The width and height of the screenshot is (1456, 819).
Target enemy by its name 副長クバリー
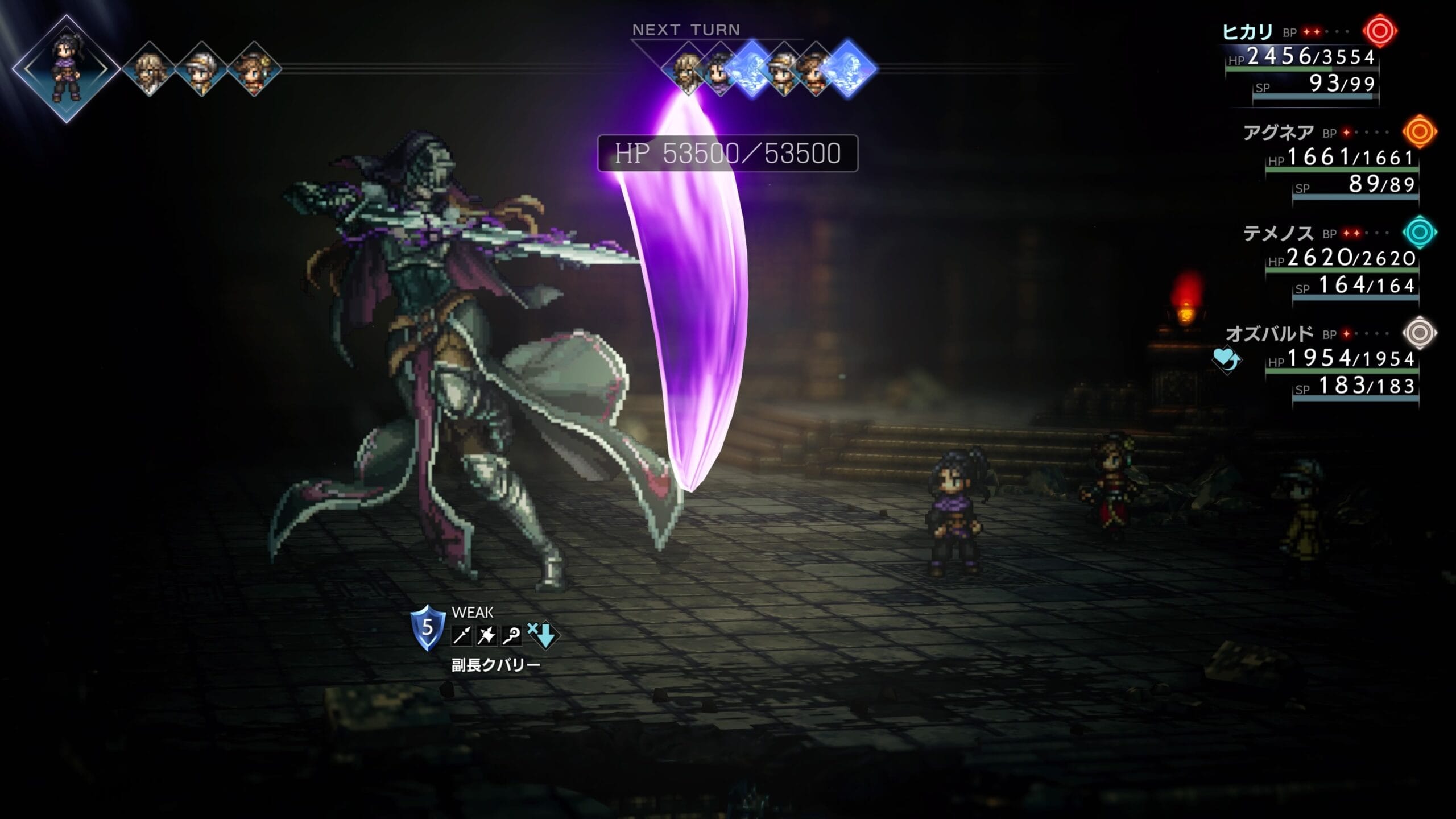(x=495, y=665)
